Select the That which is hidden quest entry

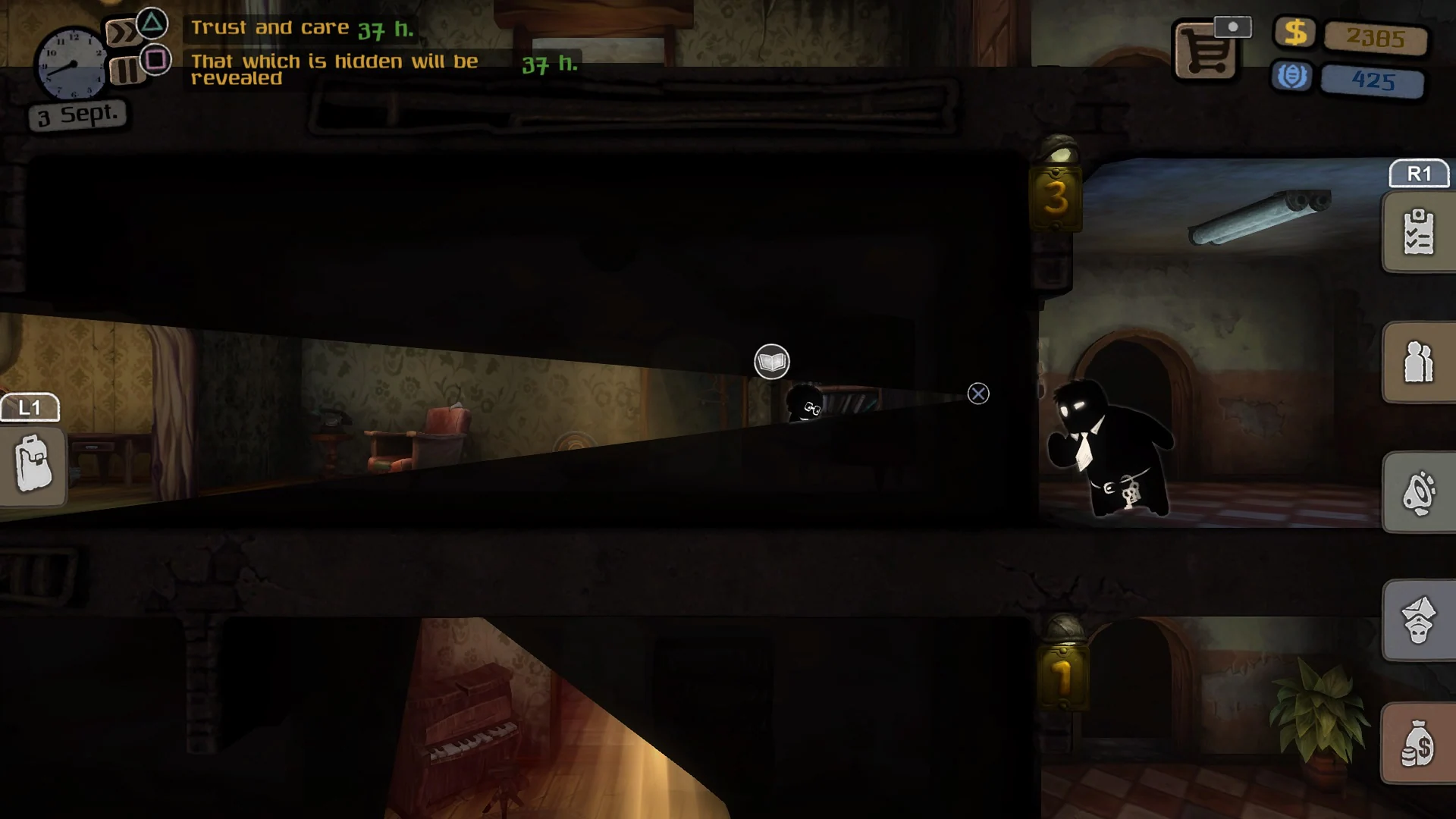point(334,69)
